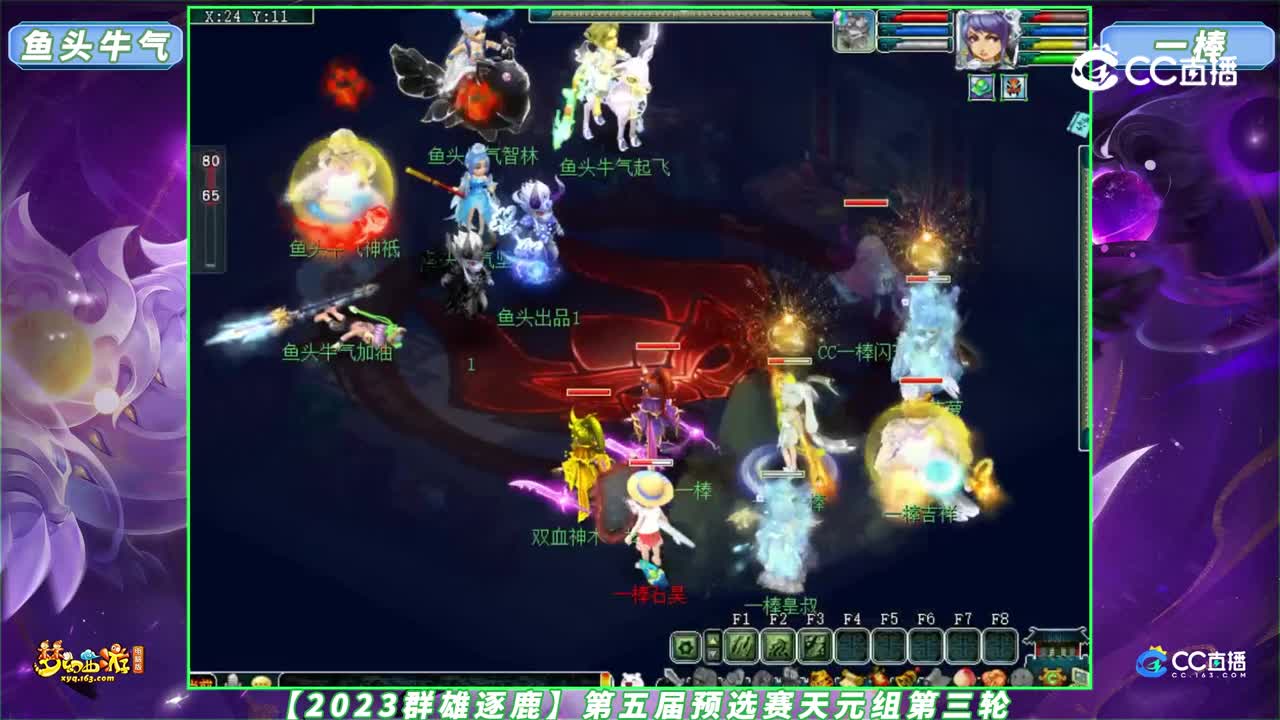Image resolution: width=1280 pixels, height=720 pixels.
Task: Click the flower emblem icon left of hotbar
Action: 685,644
